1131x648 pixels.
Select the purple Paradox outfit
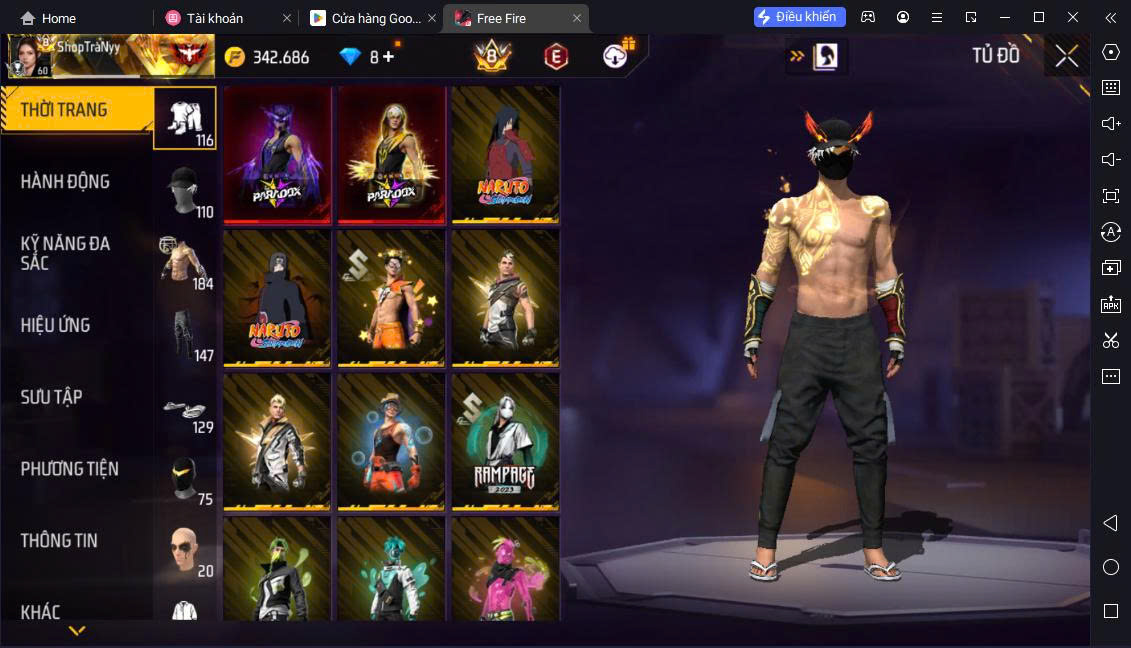pos(277,154)
